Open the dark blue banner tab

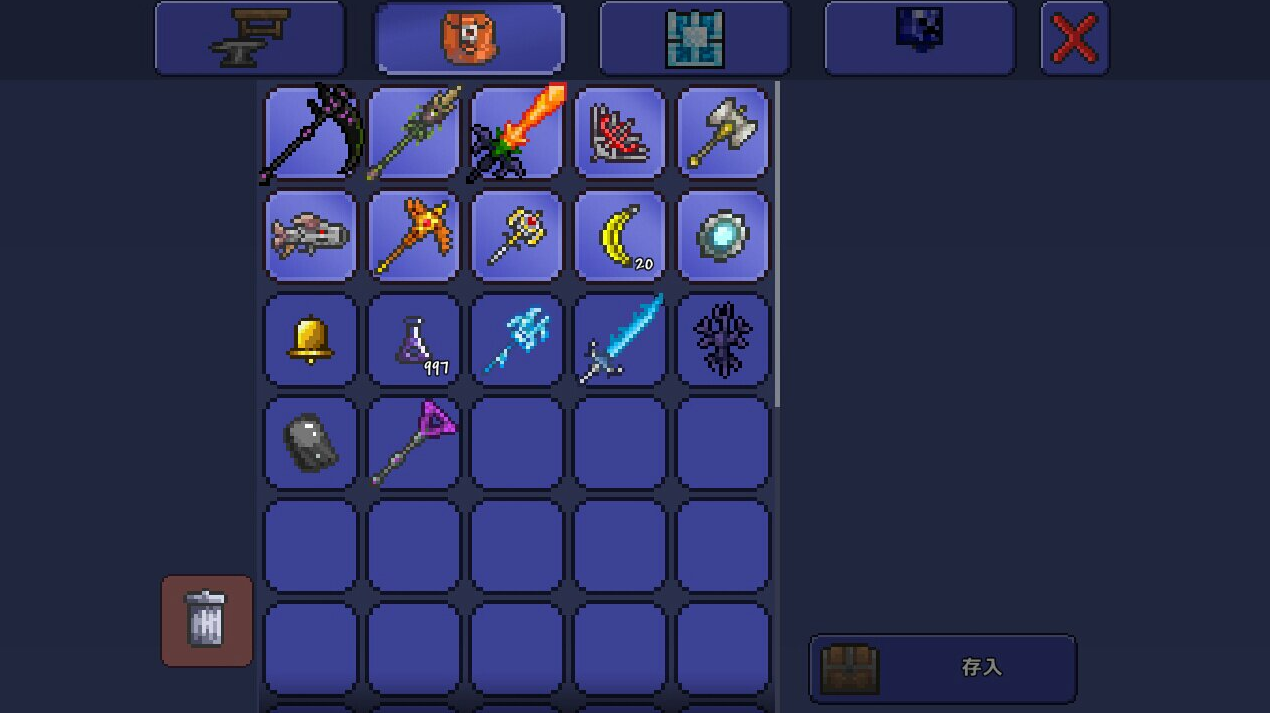[919, 39]
